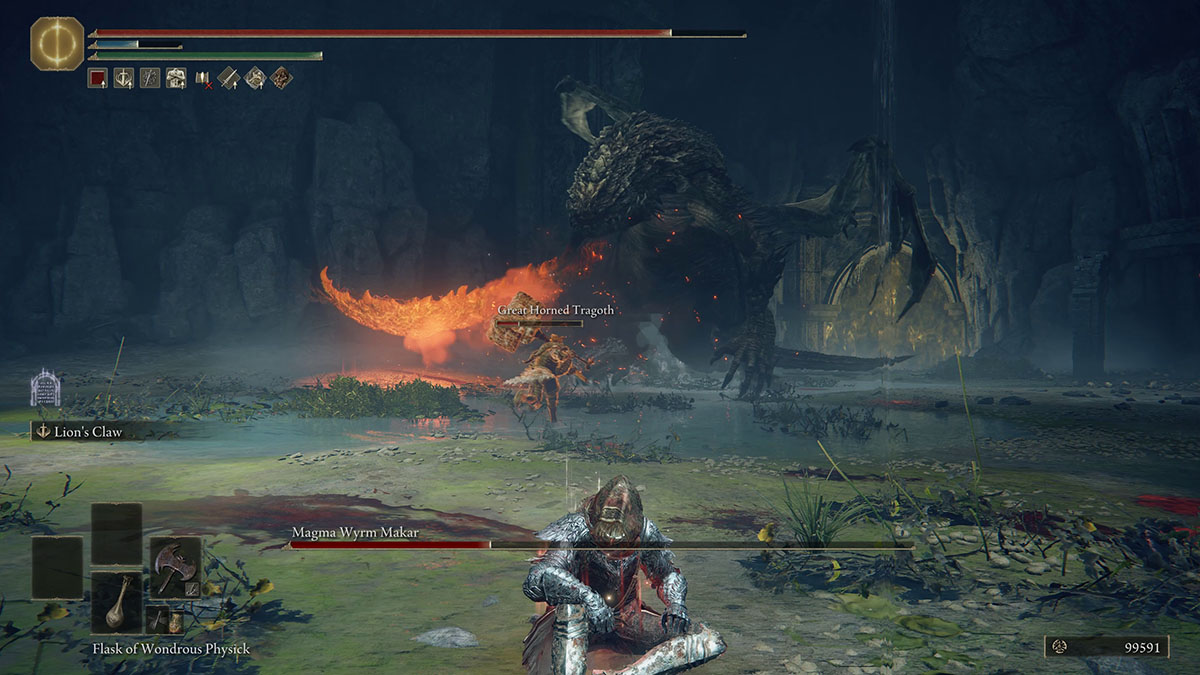Select the diamond sword buff icon
The height and width of the screenshot is (675, 1200).
(229, 78)
